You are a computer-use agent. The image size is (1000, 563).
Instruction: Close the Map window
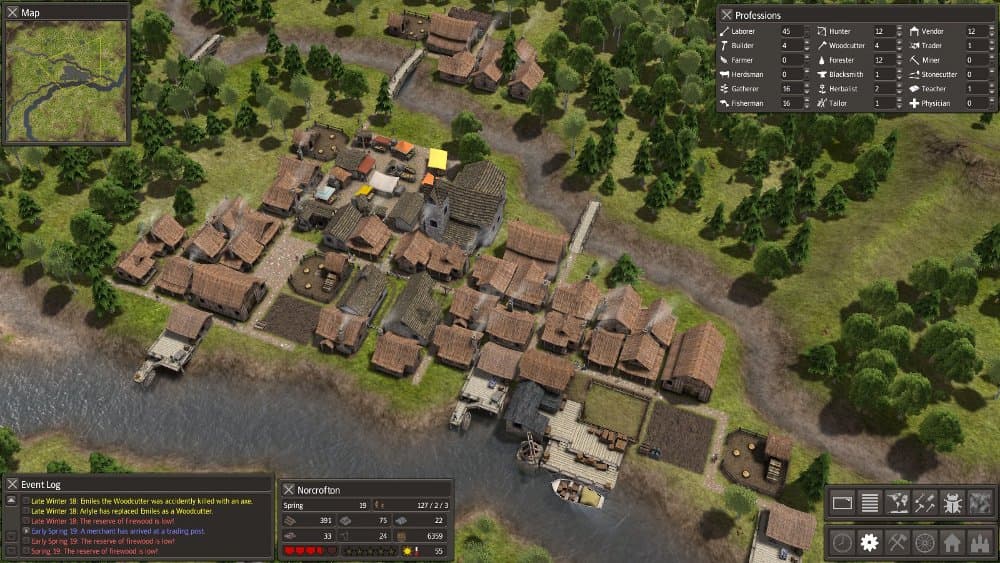pos(11,12)
